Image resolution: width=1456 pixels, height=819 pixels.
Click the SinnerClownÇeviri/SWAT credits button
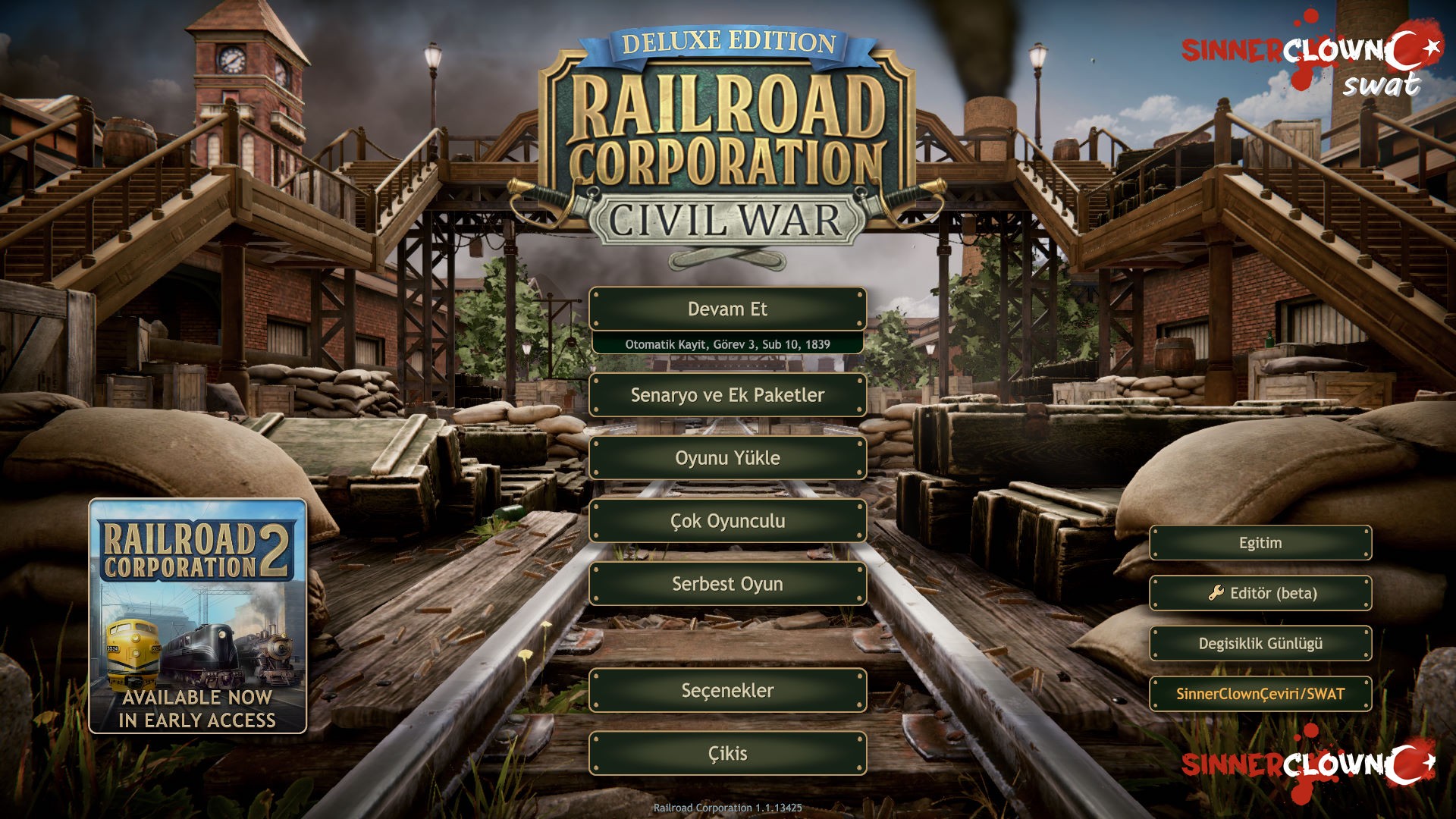[x=1260, y=692]
